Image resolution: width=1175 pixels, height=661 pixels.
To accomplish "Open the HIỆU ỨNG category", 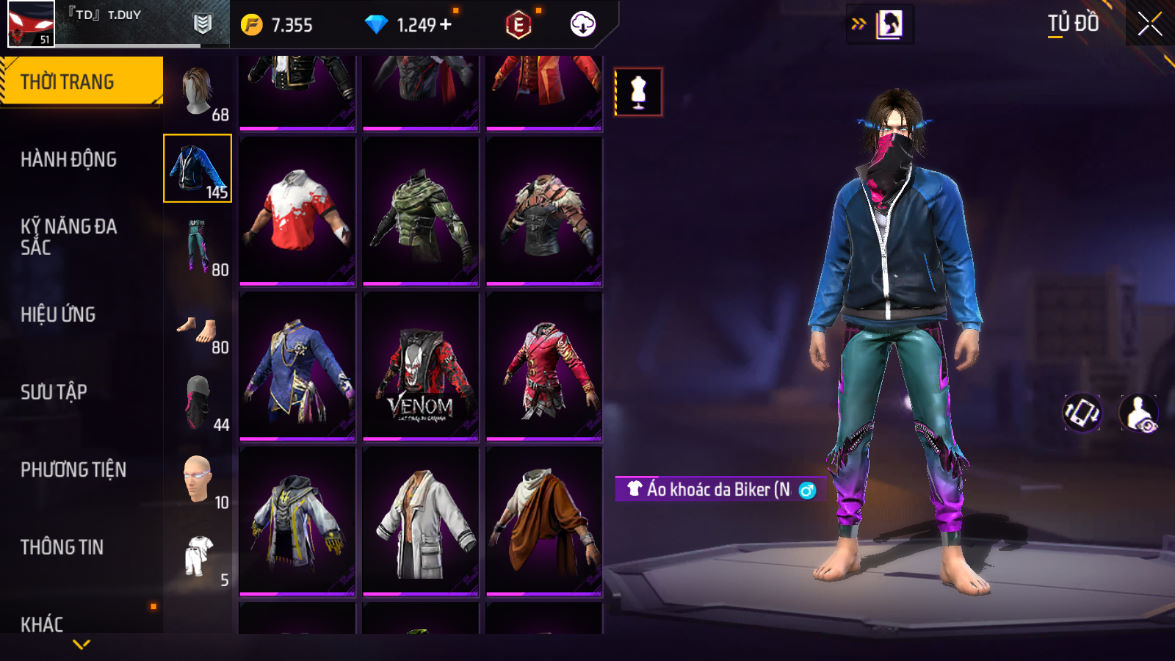I will [58, 314].
